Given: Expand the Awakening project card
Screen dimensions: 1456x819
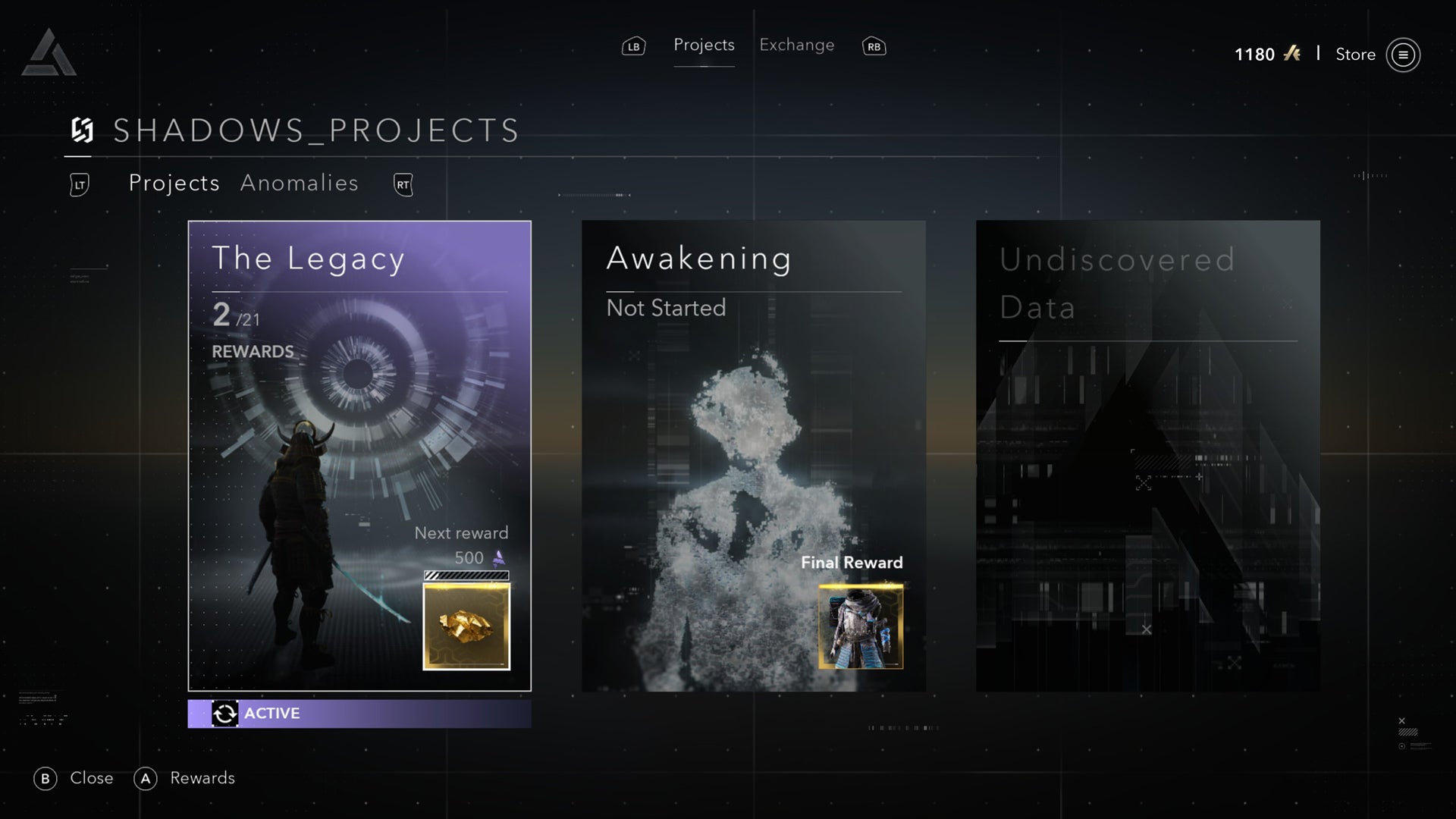Looking at the screenshot, I should click(754, 455).
